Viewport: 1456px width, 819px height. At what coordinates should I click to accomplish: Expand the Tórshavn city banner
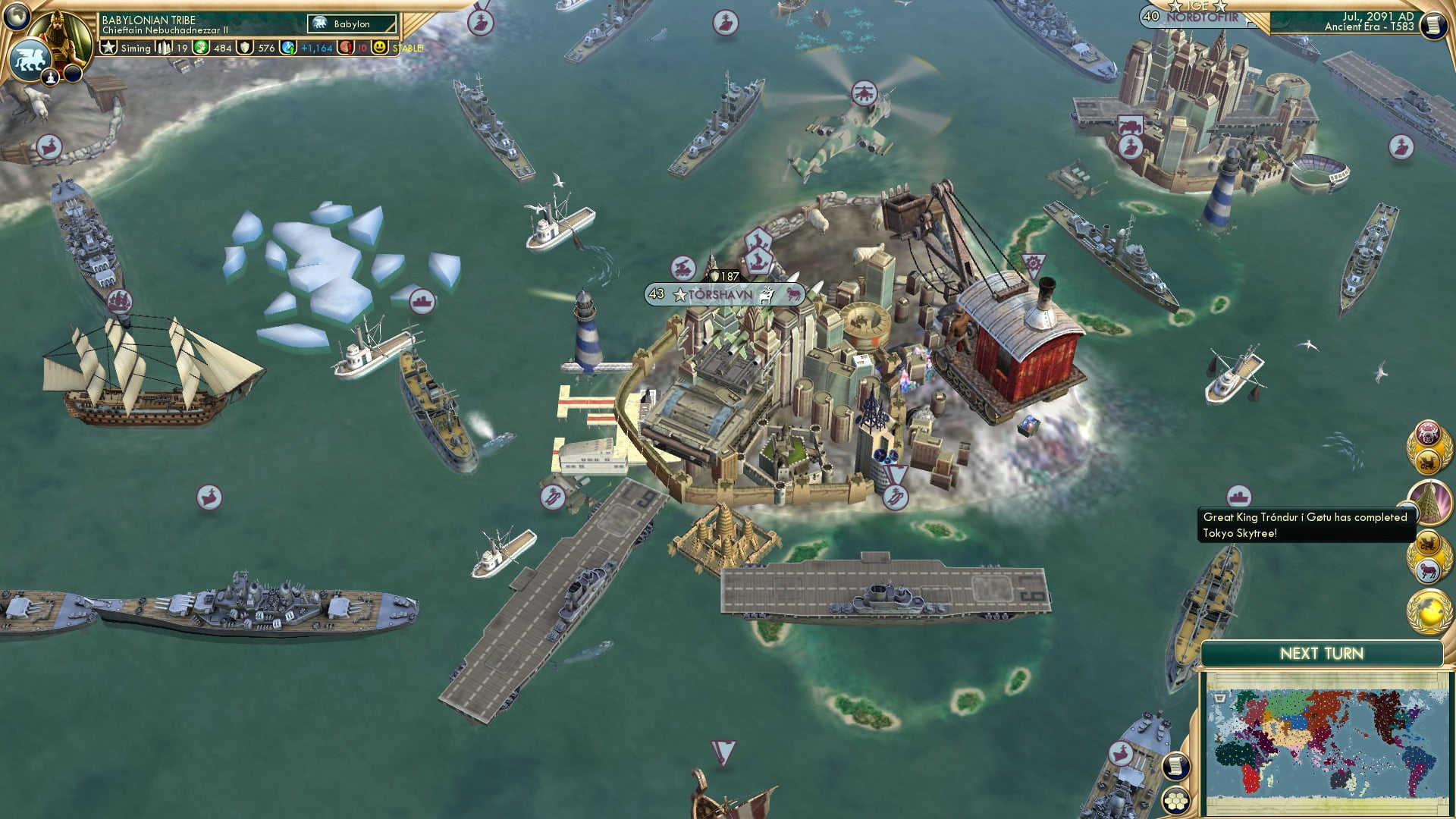[x=720, y=294]
